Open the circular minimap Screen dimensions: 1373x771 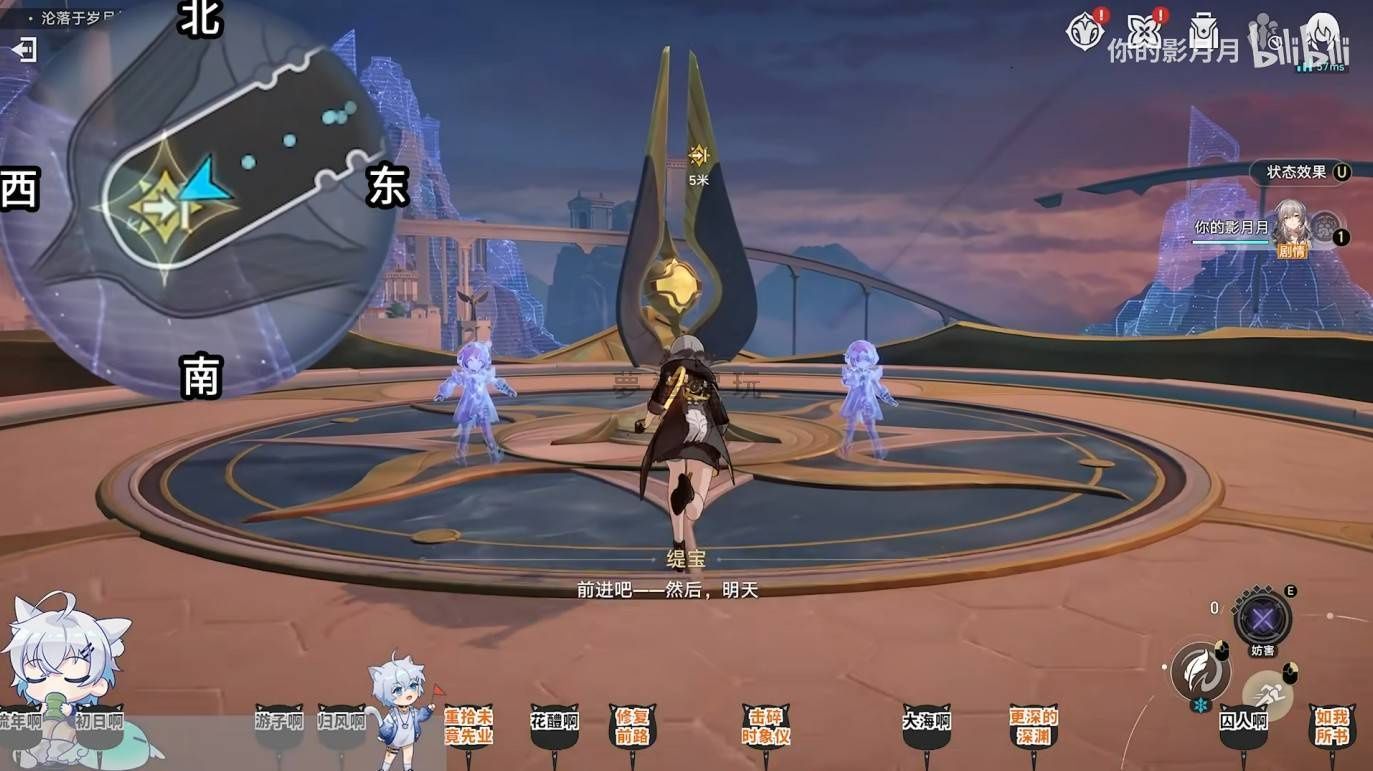pos(200,200)
